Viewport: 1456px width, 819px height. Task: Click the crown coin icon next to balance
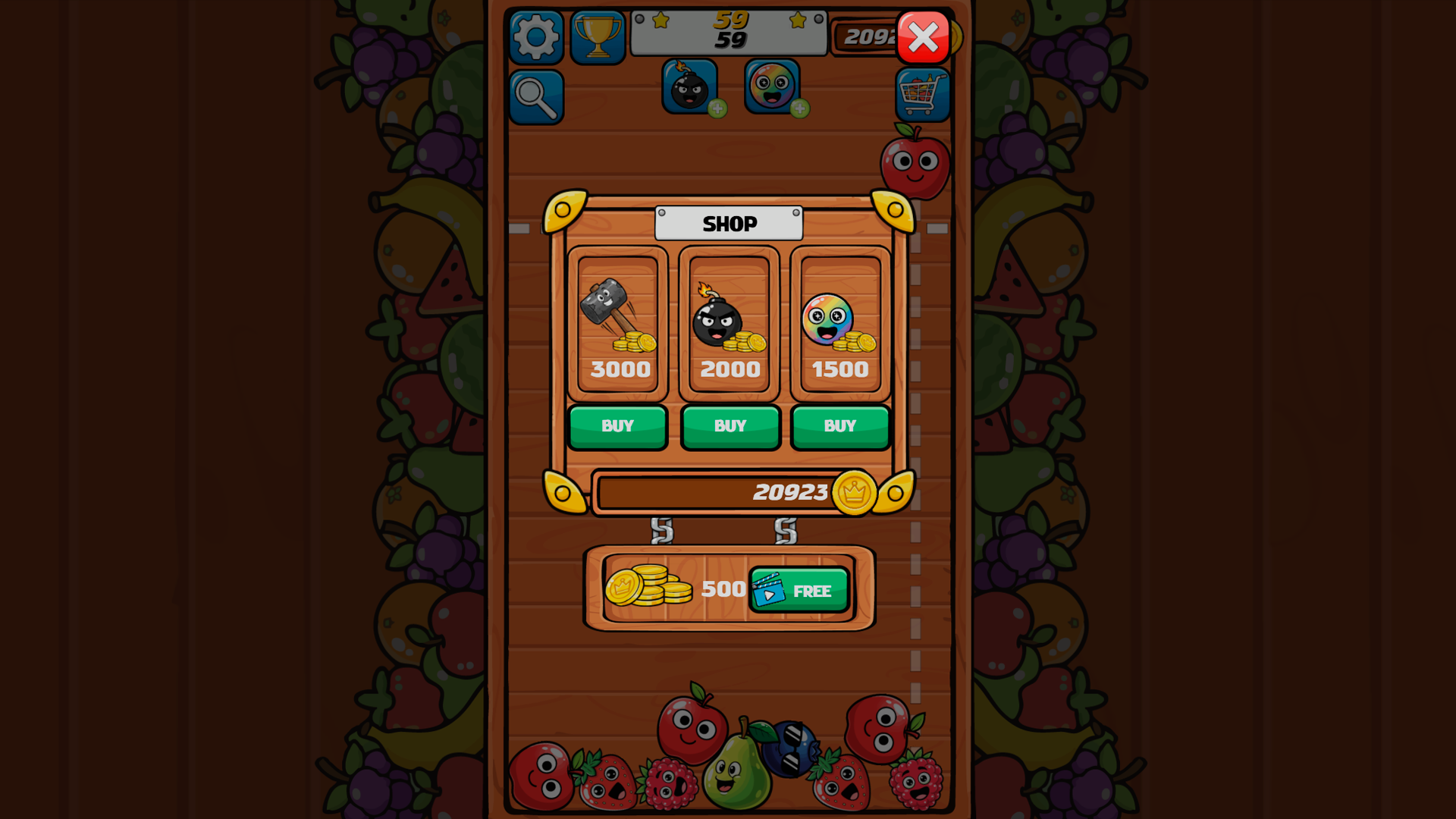(856, 493)
